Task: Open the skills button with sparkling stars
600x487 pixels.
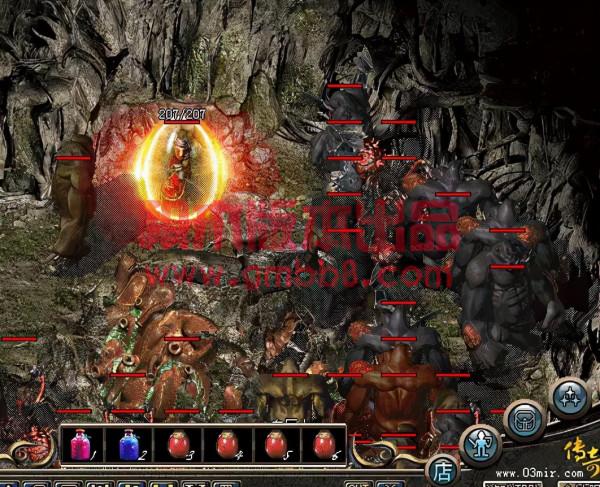Action: click(x=571, y=397)
